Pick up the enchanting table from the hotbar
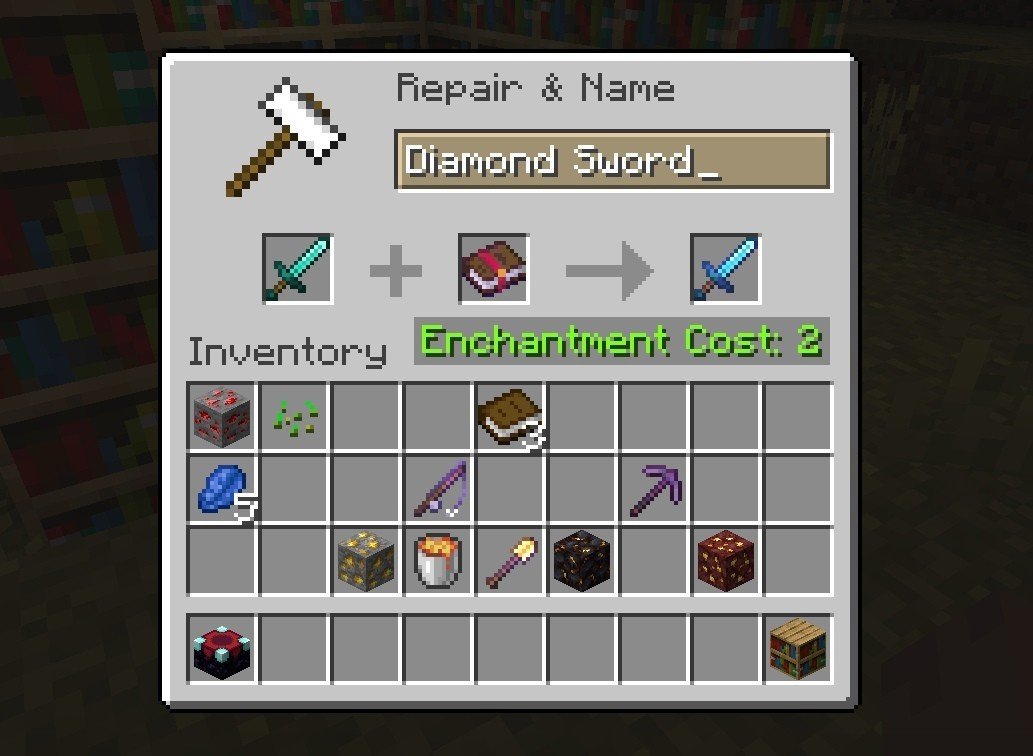This screenshot has width=1033, height=756. tap(222, 649)
